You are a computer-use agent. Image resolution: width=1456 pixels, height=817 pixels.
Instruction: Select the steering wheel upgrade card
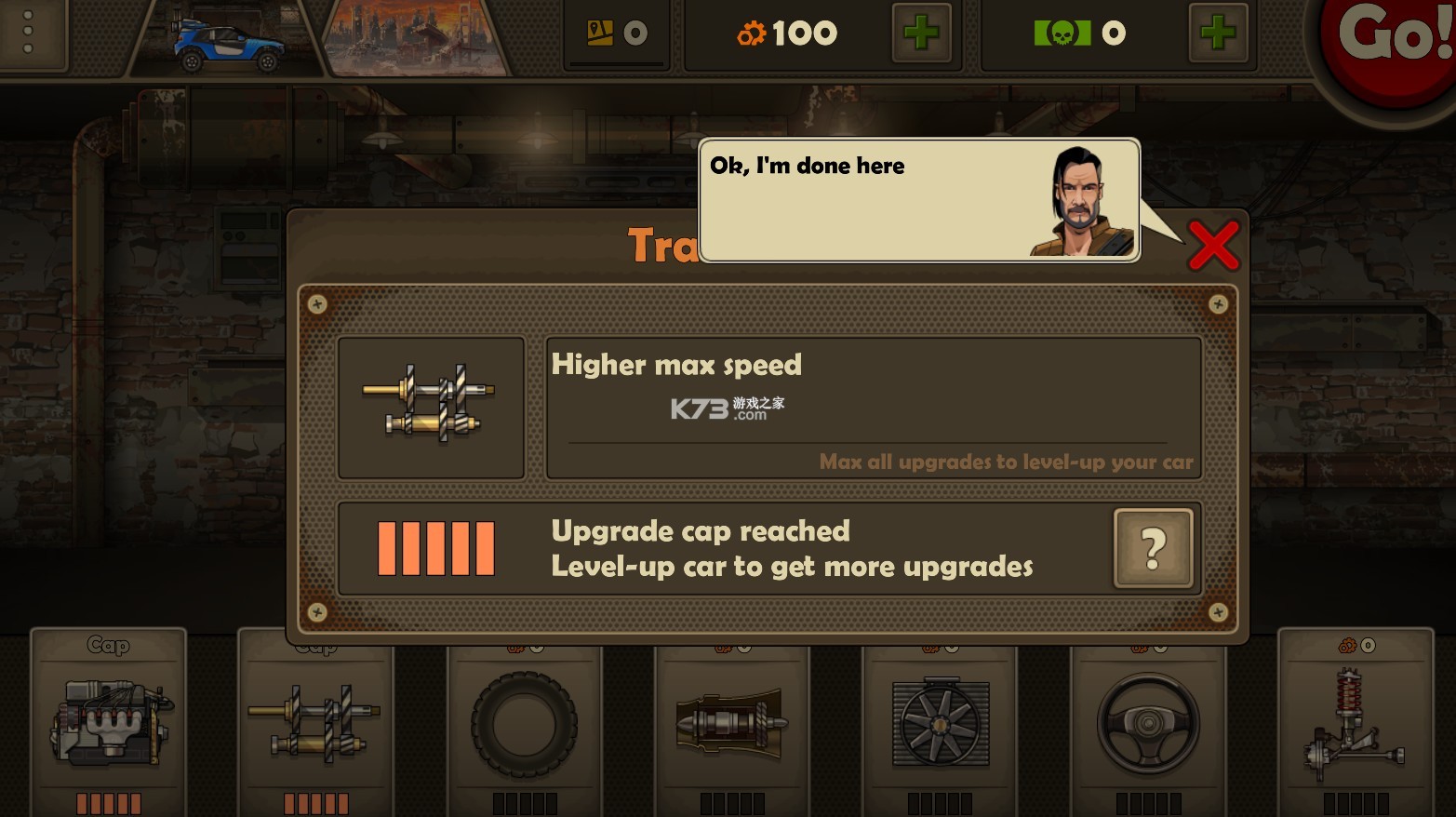click(x=1148, y=723)
